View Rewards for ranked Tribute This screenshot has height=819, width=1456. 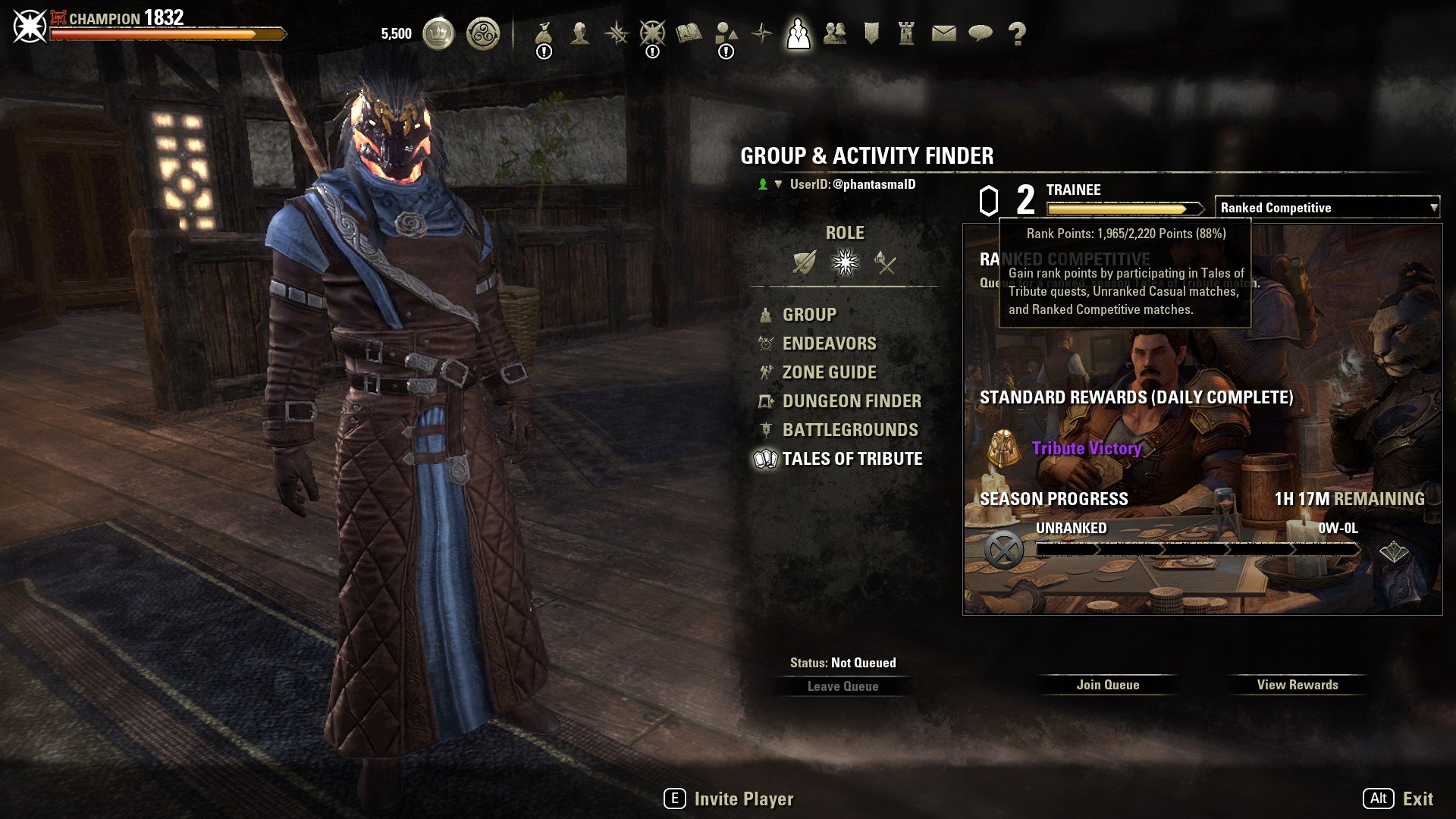click(1297, 685)
